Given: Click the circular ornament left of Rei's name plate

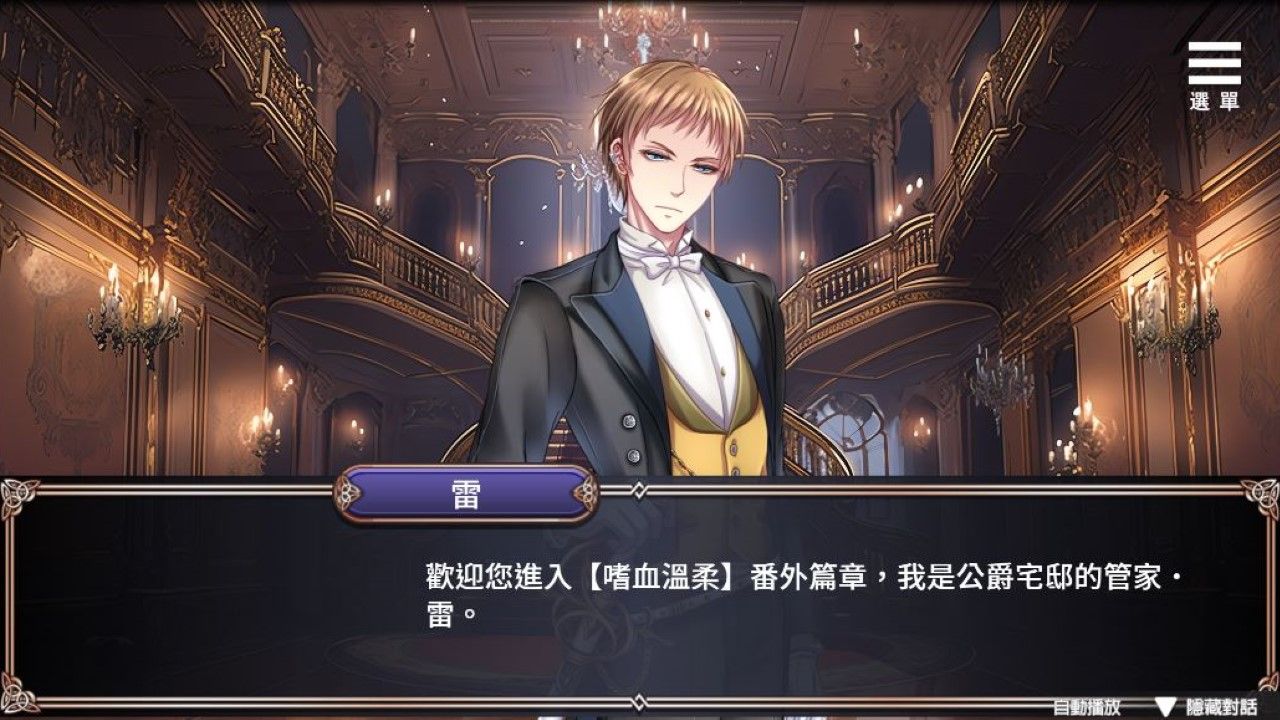Looking at the screenshot, I should click(347, 491).
